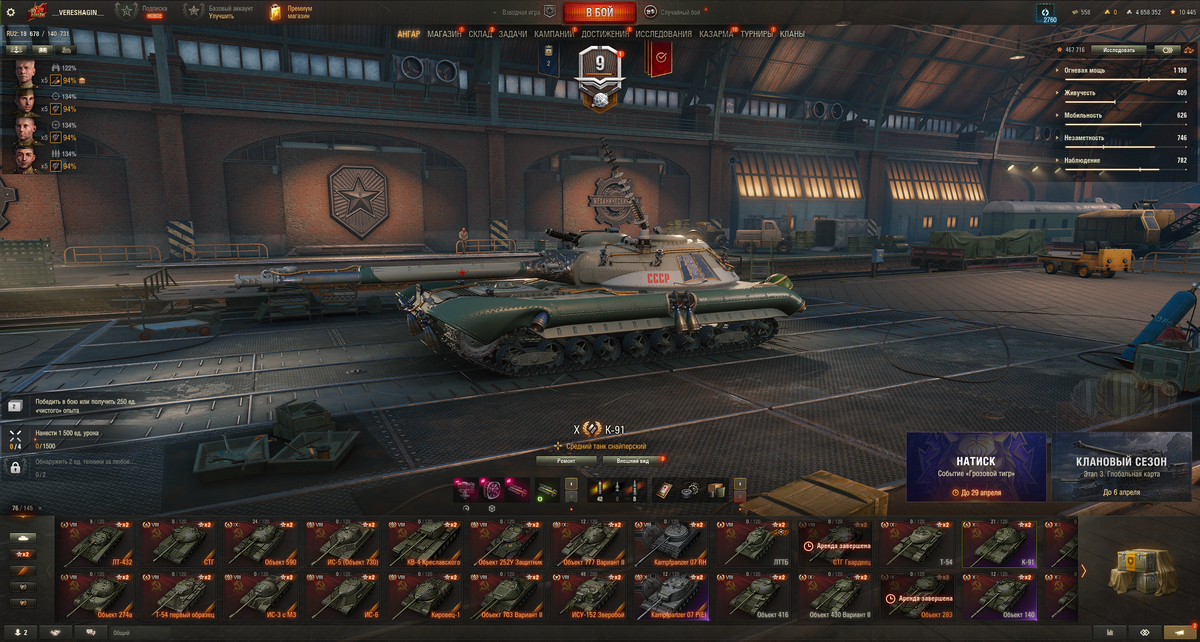
Task: Select the ЛТ-432 tank in the carousel
Action: 96,544
